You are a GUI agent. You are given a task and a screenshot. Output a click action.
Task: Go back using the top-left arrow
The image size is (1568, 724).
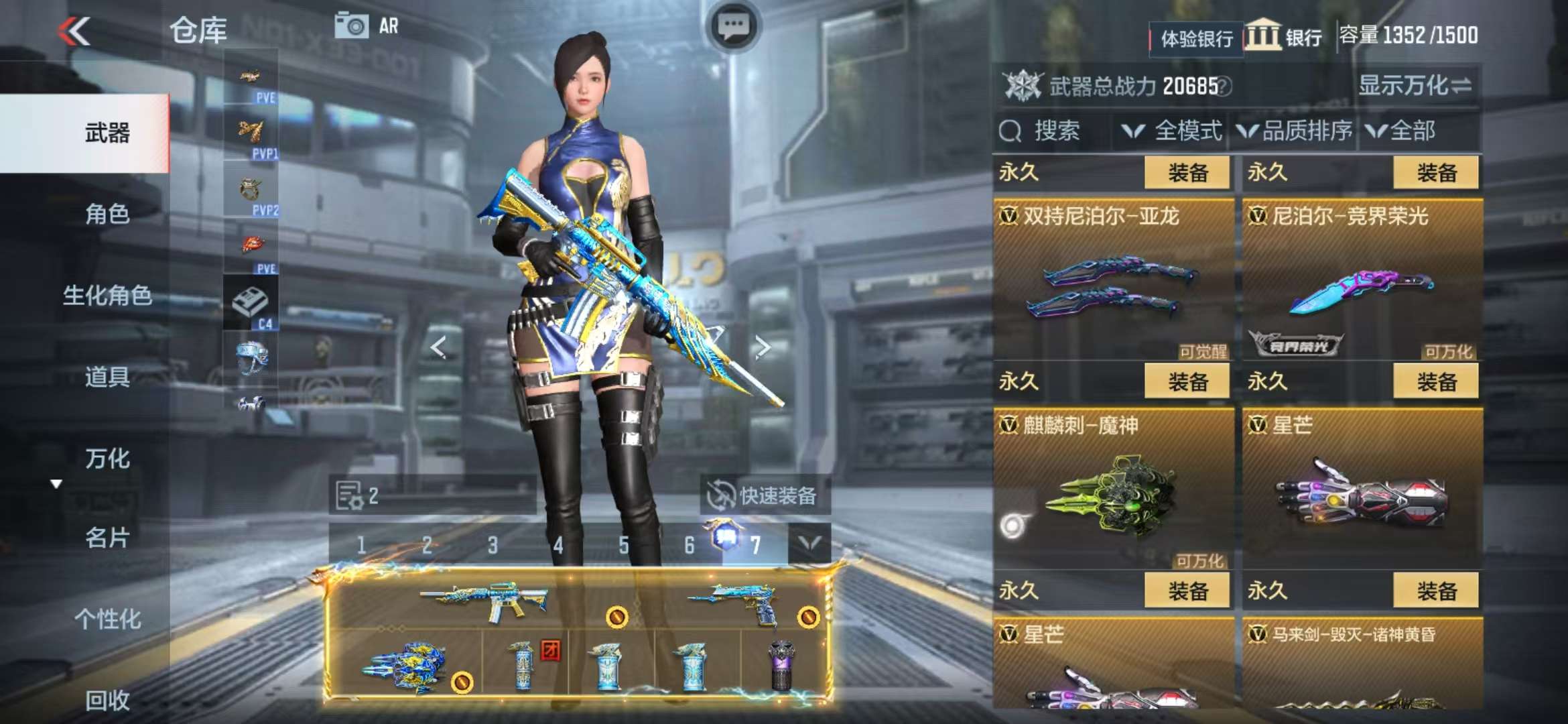click(74, 31)
